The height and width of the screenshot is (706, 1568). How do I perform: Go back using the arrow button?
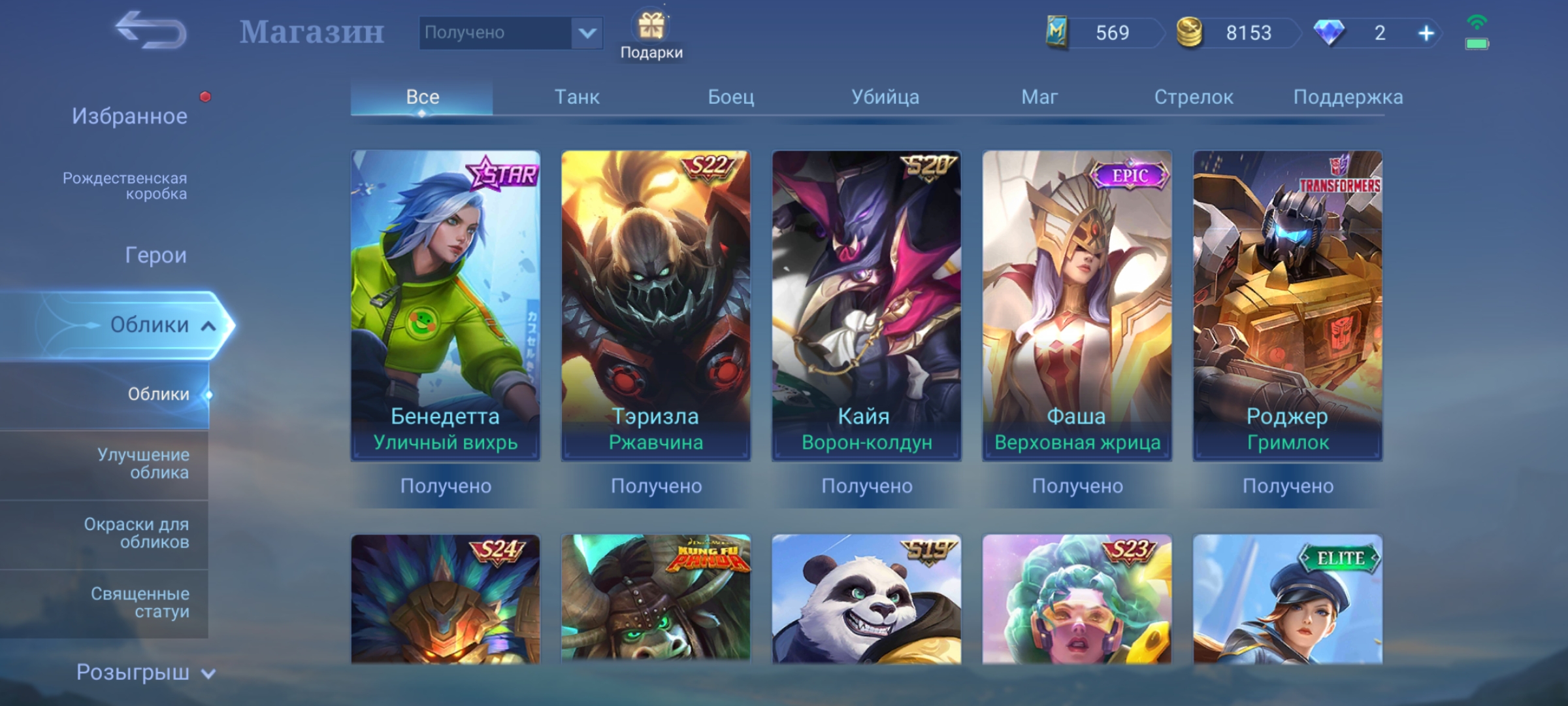[151, 31]
